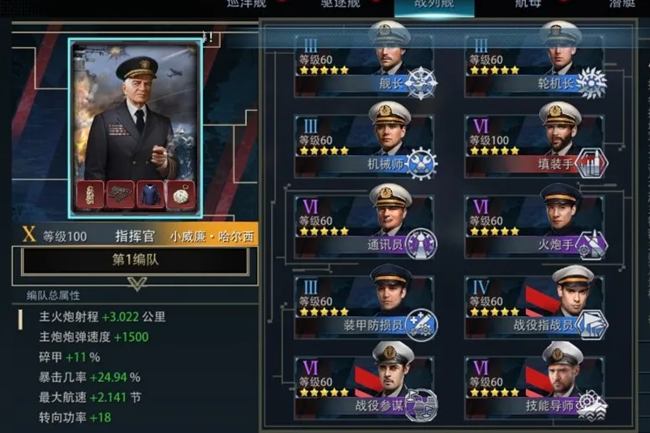Choose the 通讯员 signalman officer slot
This screenshot has height=433, width=650.
pos(365,227)
